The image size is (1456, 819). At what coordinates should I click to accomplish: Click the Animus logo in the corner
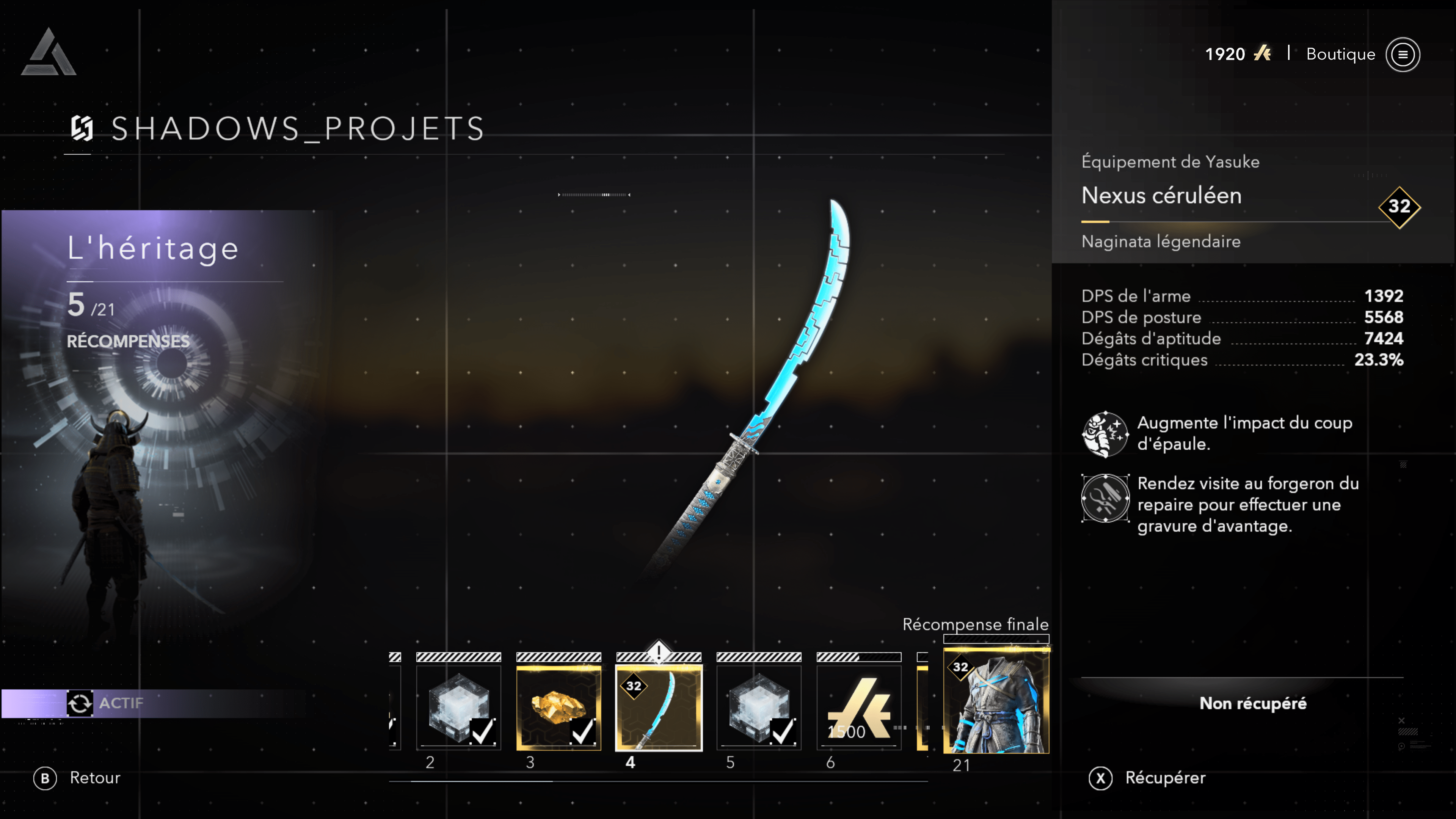49,53
